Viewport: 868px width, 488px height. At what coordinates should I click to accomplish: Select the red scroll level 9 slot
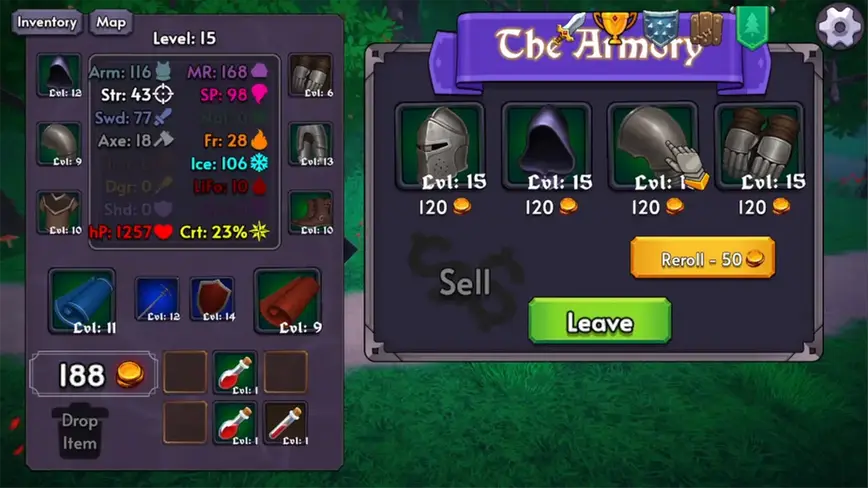[288, 300]
